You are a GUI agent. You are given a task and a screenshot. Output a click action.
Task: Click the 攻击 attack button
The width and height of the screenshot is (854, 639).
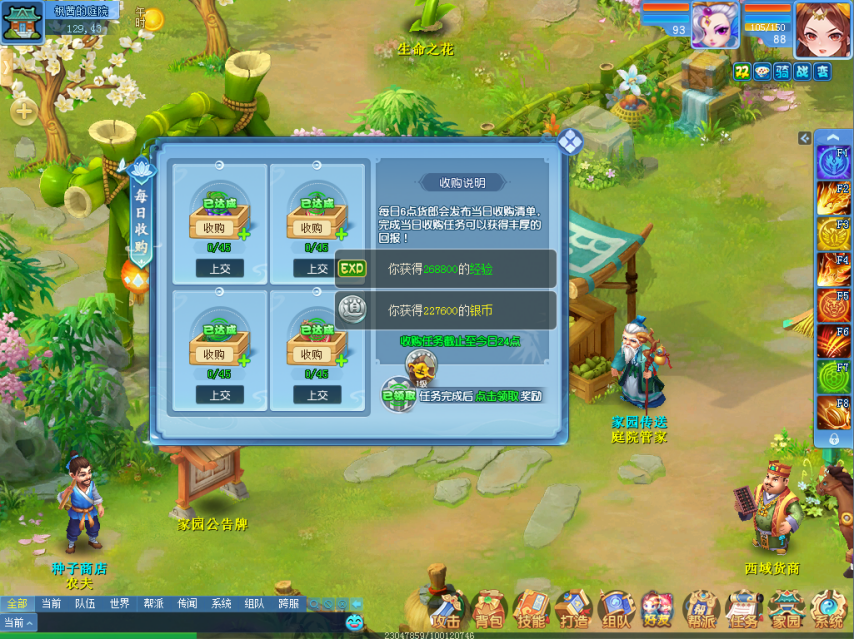pos(445,606)
